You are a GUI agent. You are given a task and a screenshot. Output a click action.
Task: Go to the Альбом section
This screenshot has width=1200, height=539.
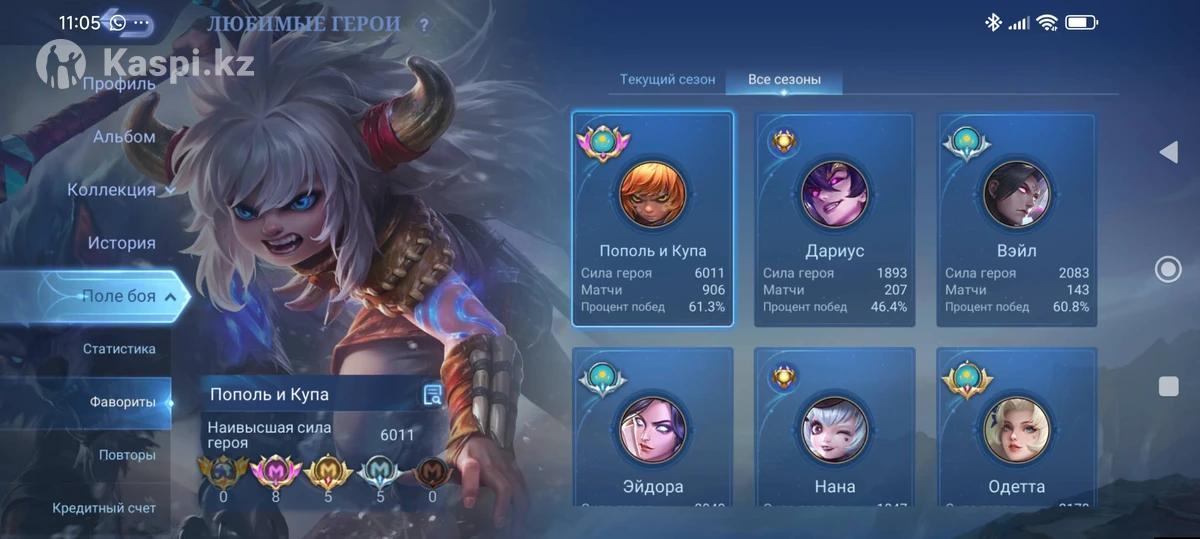click(x=124, y=137)
